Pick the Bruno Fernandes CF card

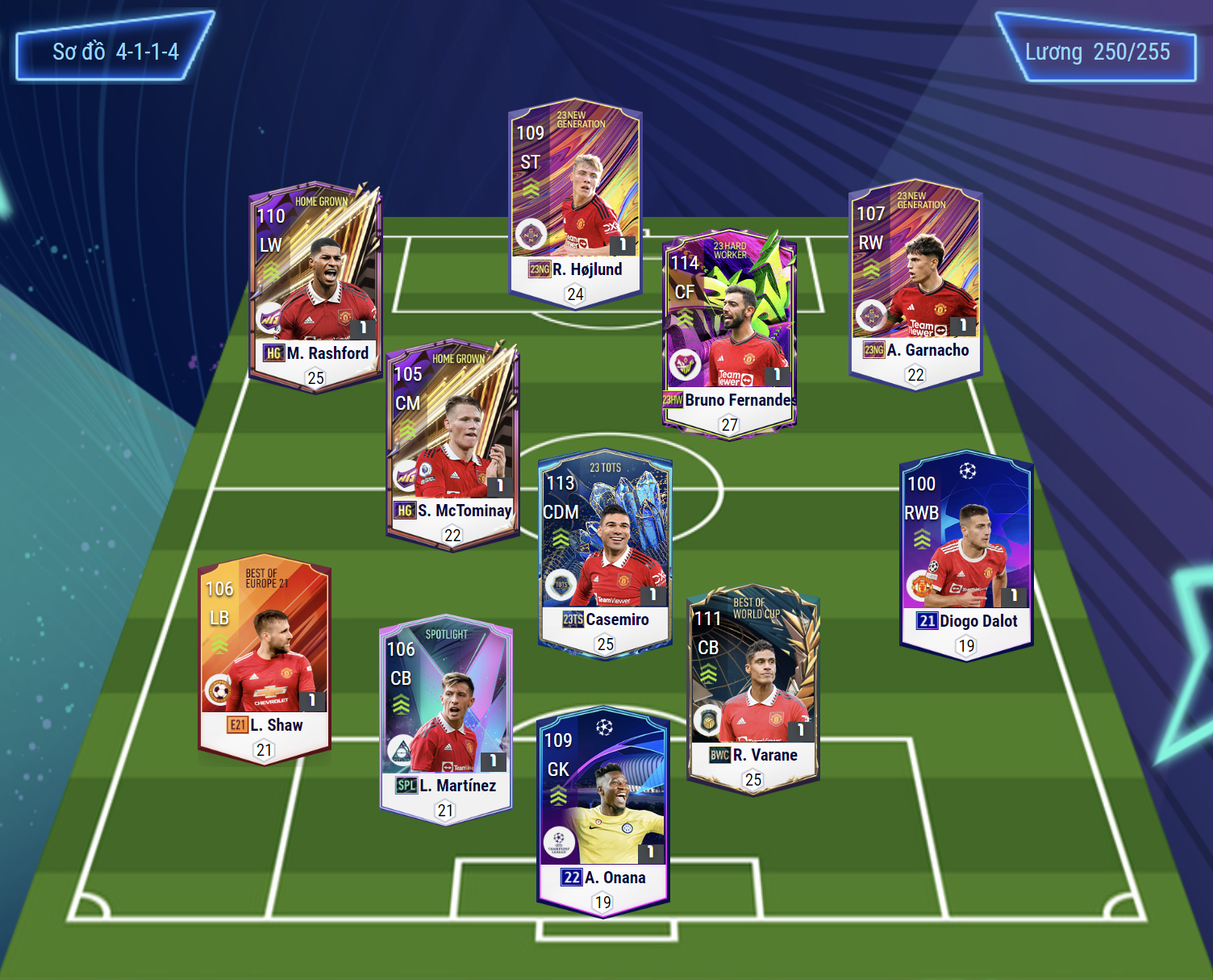point(729,332)
